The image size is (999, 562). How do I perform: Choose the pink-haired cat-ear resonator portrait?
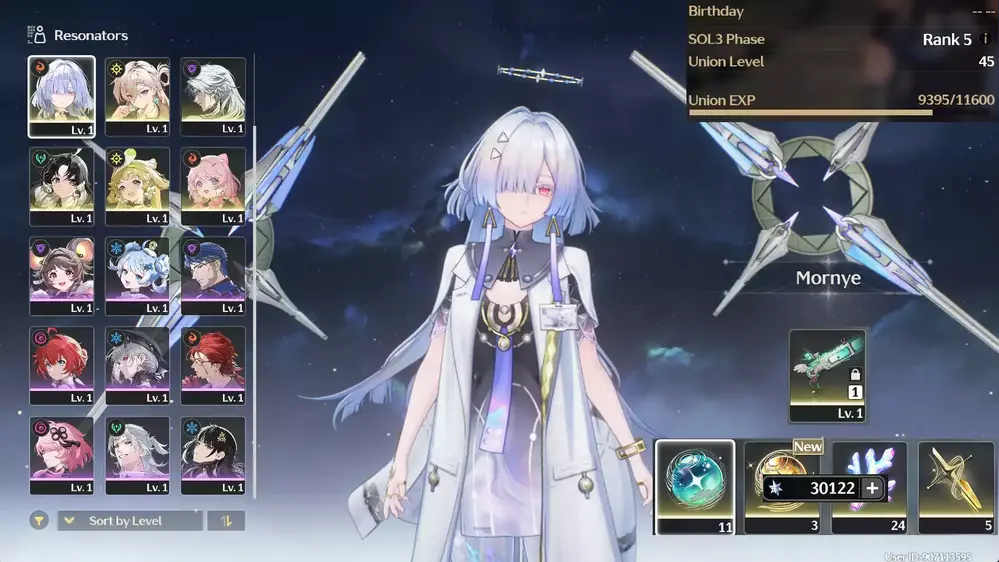(x=213, y=186)
